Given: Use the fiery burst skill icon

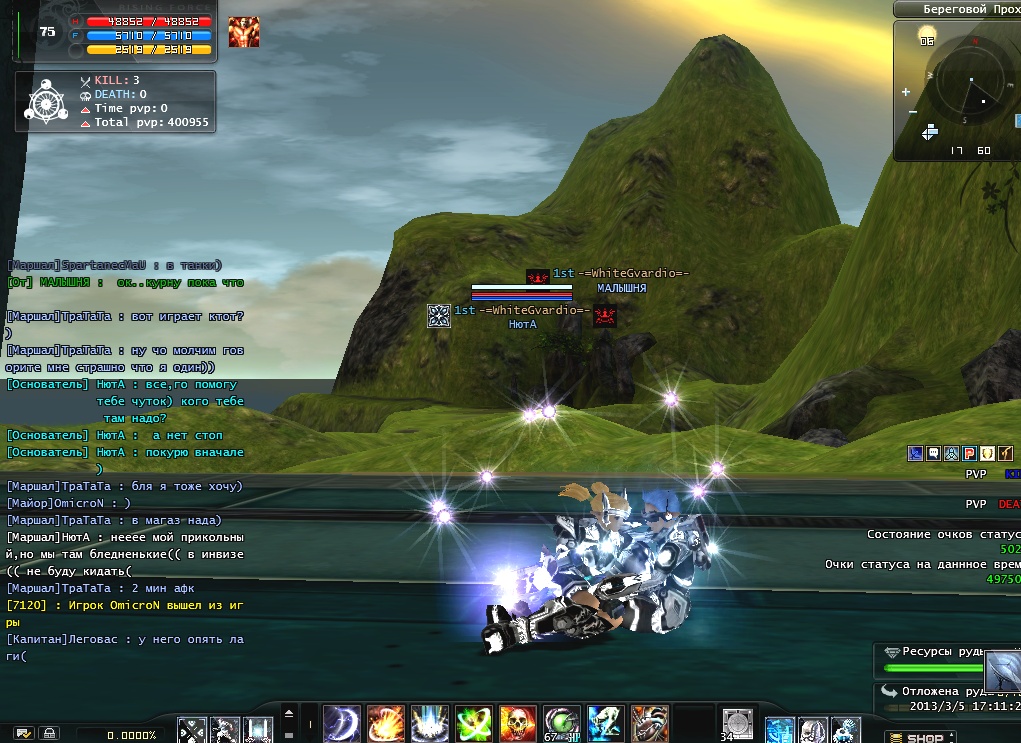Looking at the screenshot, I should 385,722.
